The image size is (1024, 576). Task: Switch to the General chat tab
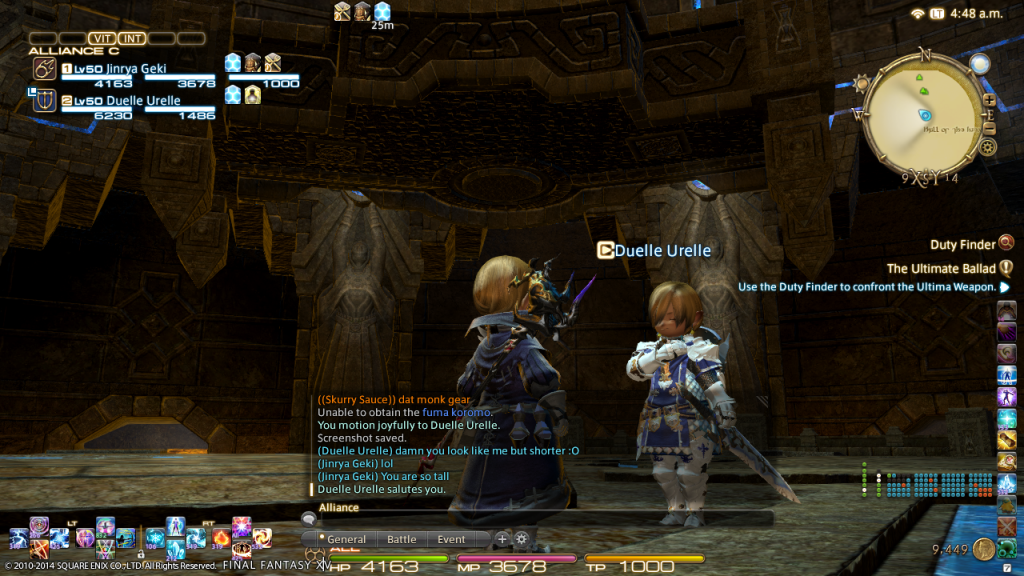tap(346, 539)
